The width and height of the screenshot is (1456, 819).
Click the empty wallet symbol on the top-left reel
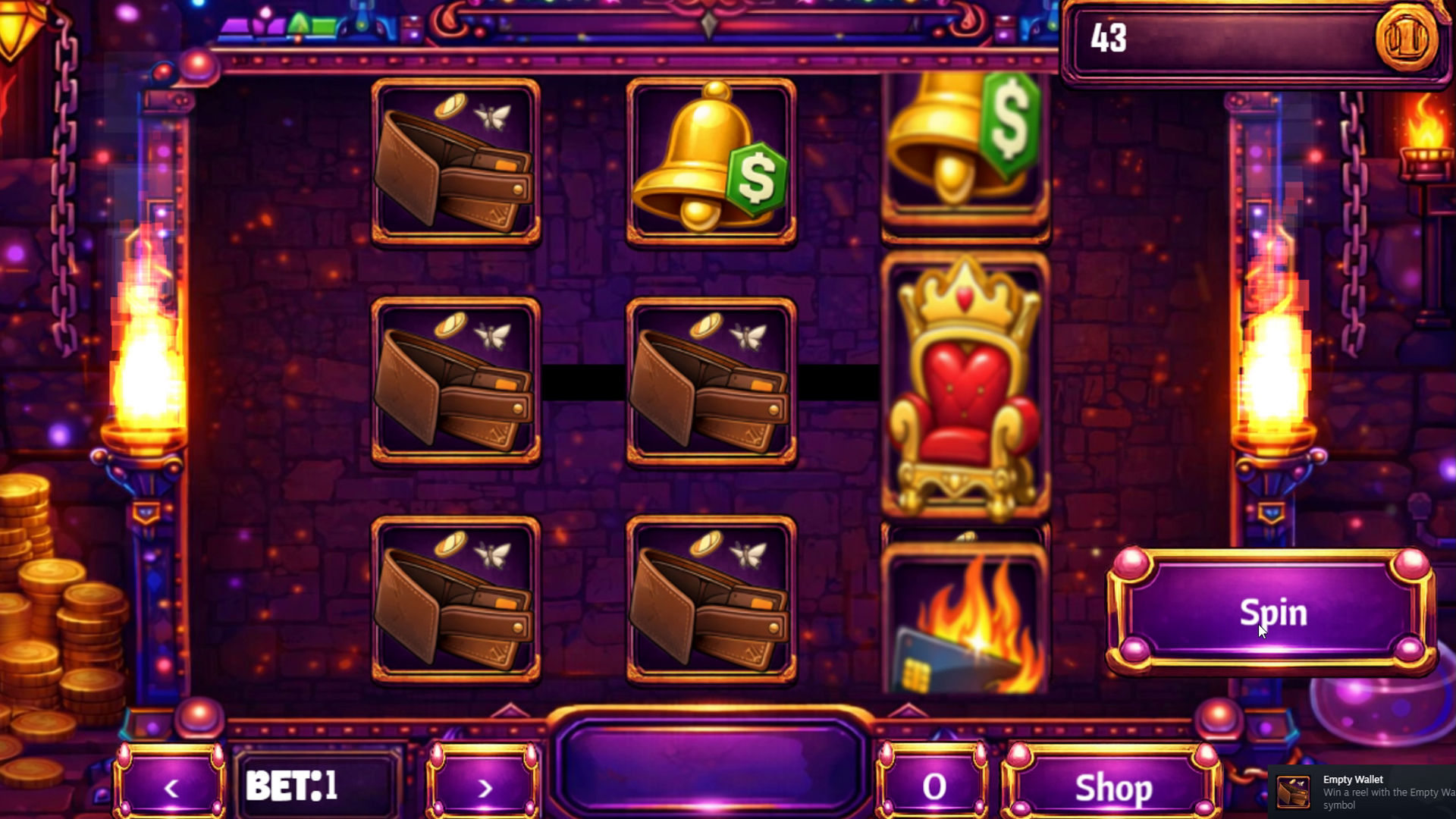click(x=453, y=163)
